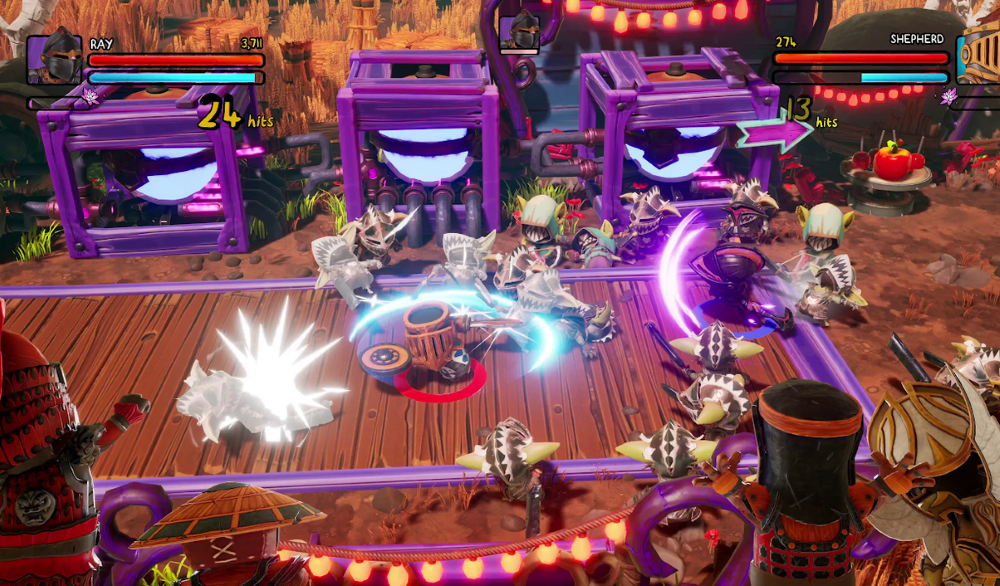
Task: Click the pink lotus icon under Shepherd's bars
Action: 947,96
